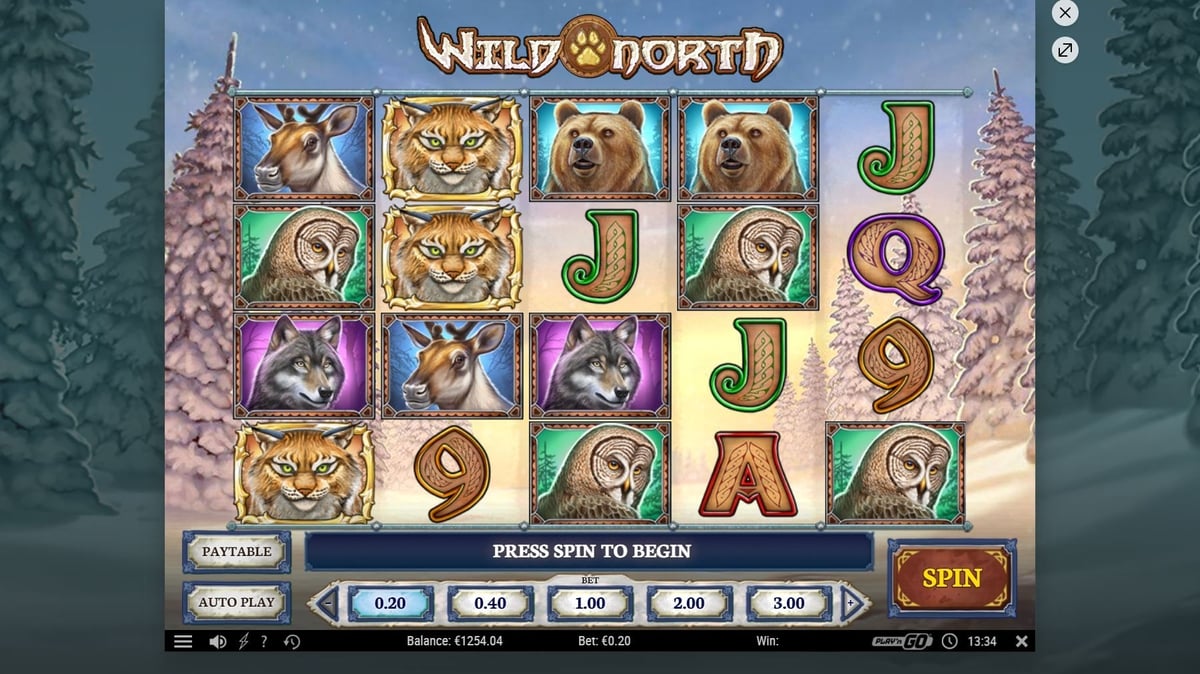Screen dimensions: 1200x674
Task: Choose the 0.40 bet value
Action: click(x=490, y=603)
